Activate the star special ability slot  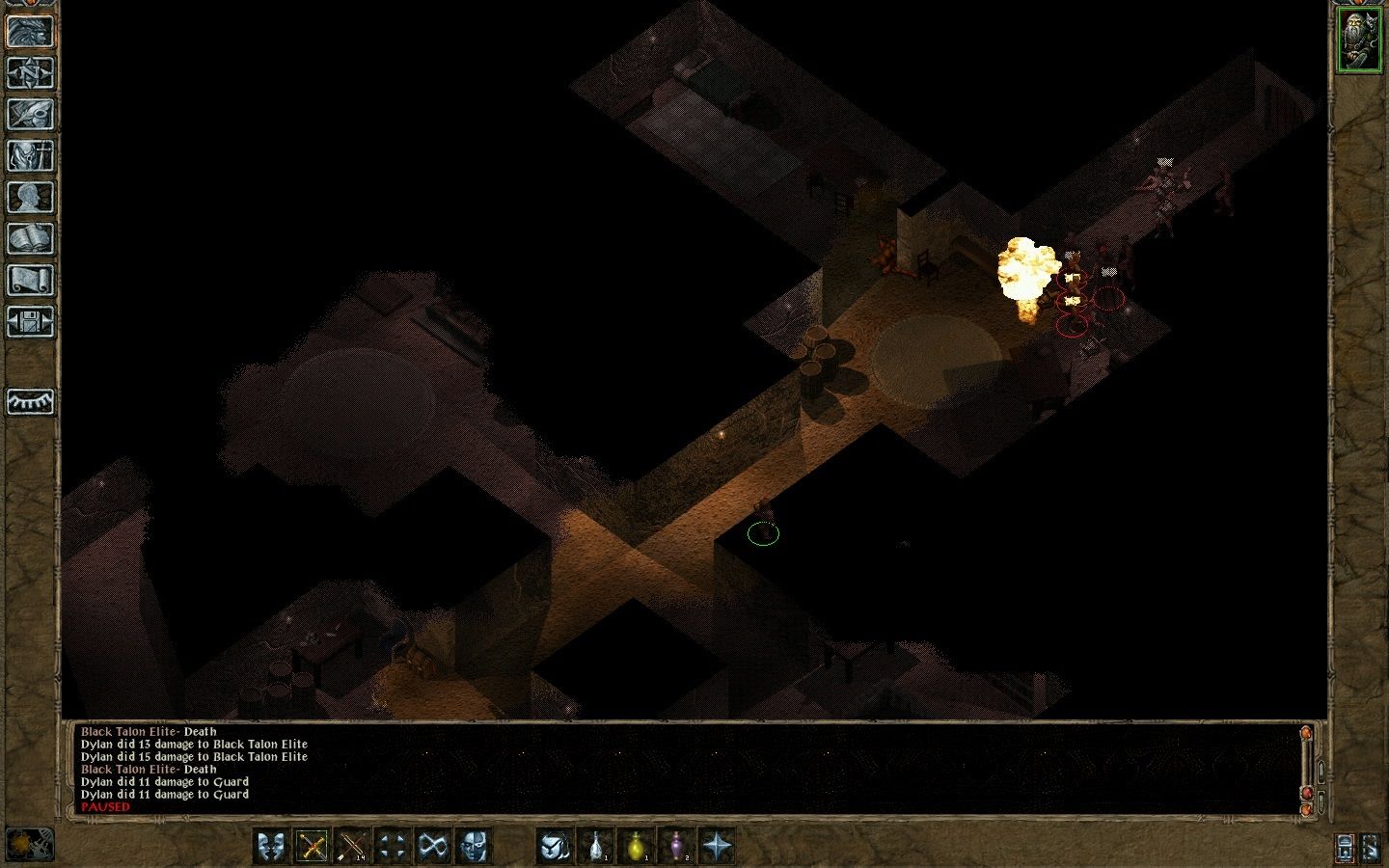pyautogui.click(x=716, y=847)
